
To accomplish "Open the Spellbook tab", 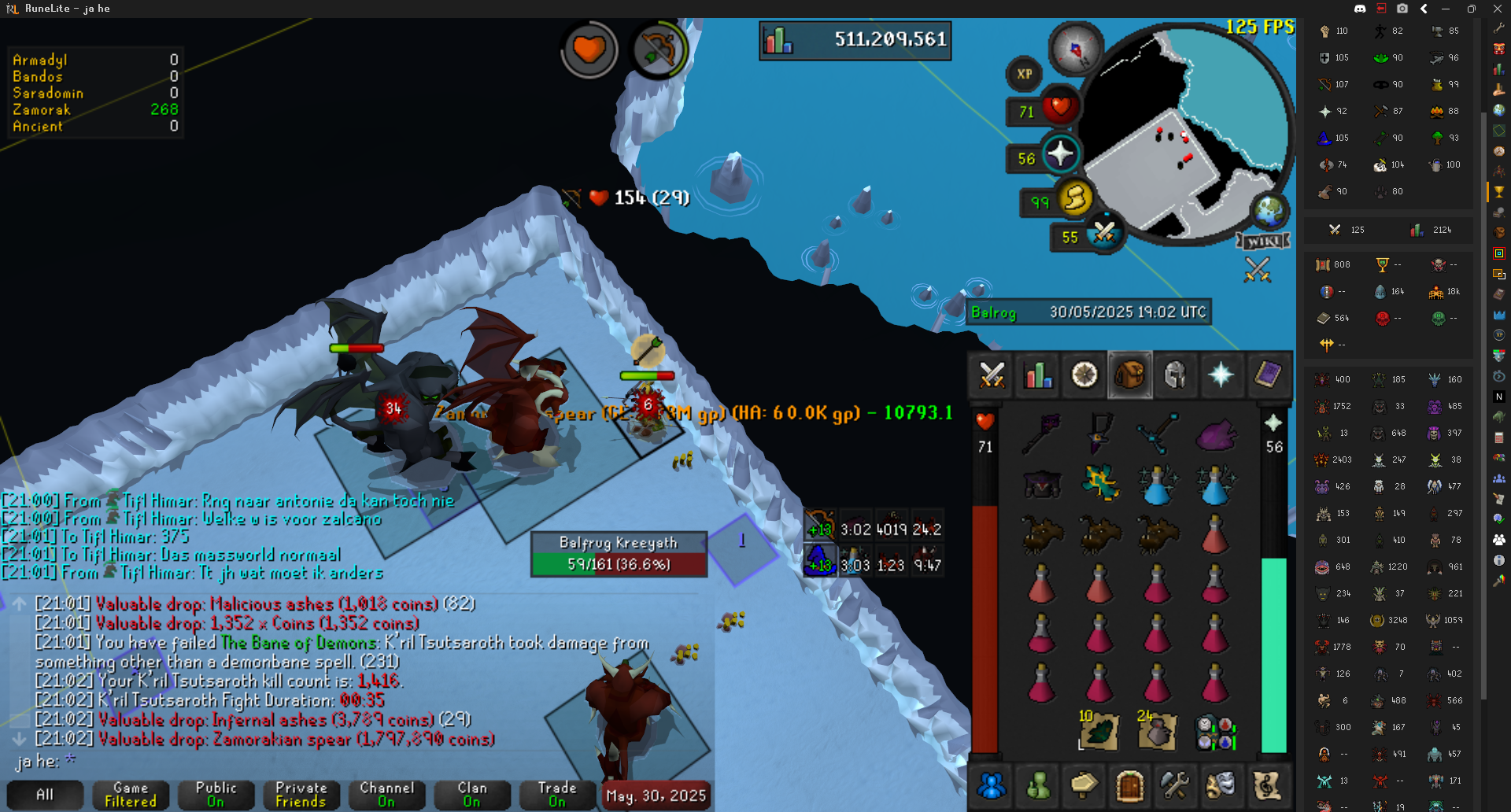I will click(x=1267, y=375).
